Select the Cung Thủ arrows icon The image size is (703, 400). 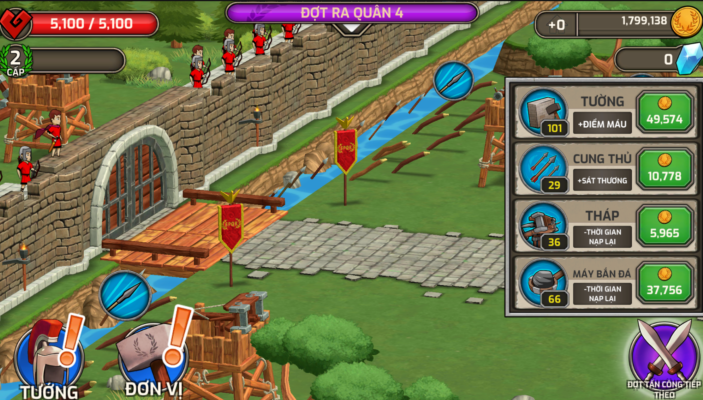pos(543,168)
